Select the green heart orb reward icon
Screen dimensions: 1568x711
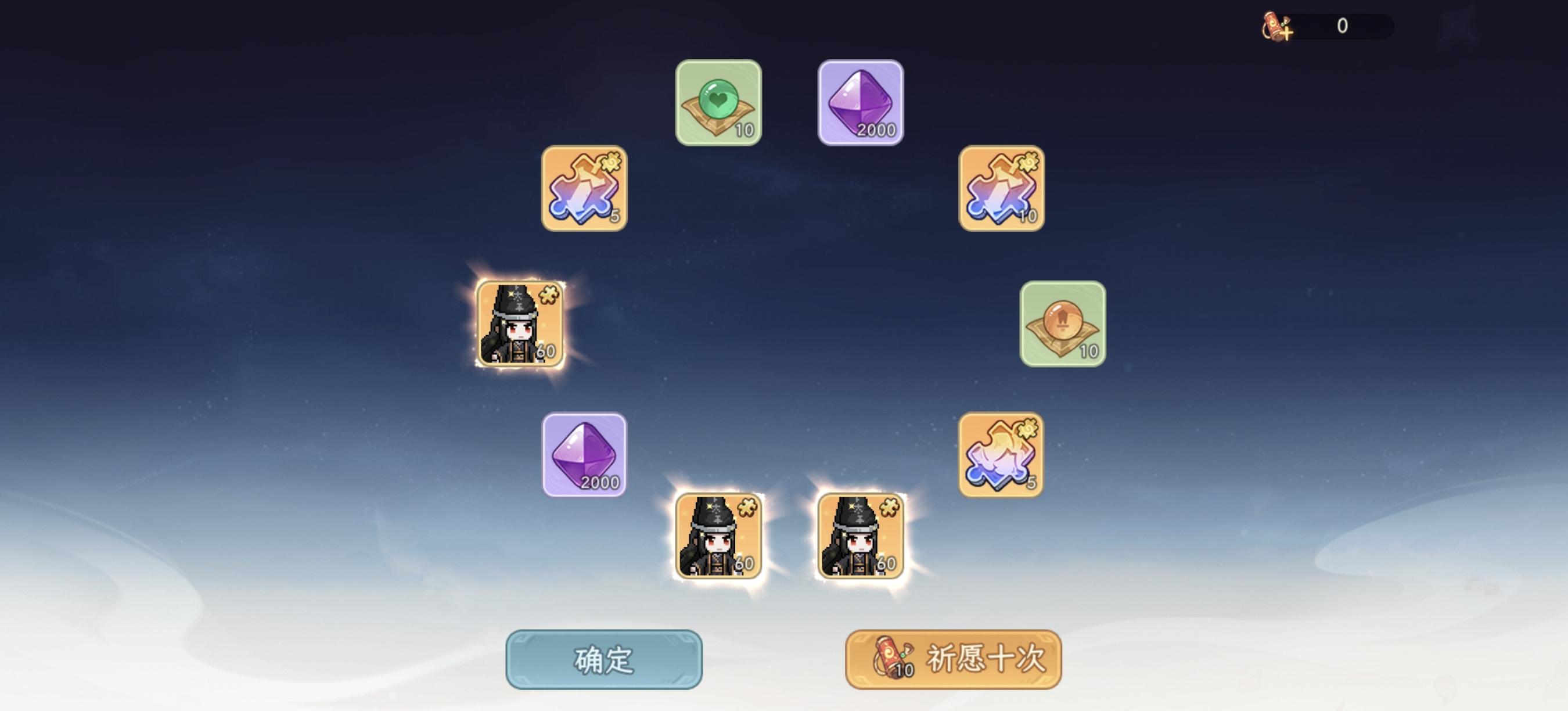[718, 103]
